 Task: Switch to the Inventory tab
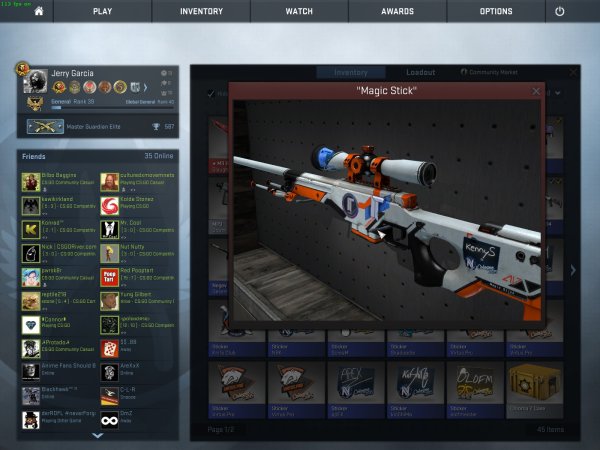tap(350, 73)
